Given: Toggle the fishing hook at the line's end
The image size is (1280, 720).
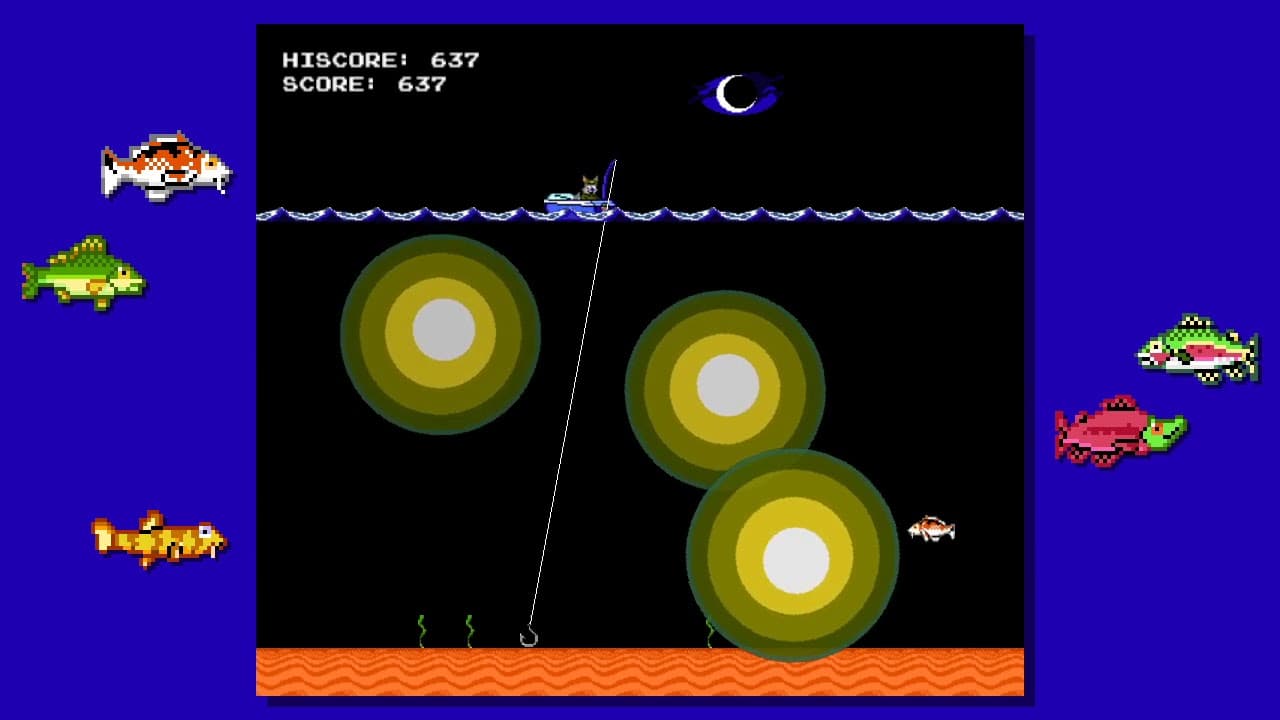Looking at the screenshot, I should [x=528, y=634].
